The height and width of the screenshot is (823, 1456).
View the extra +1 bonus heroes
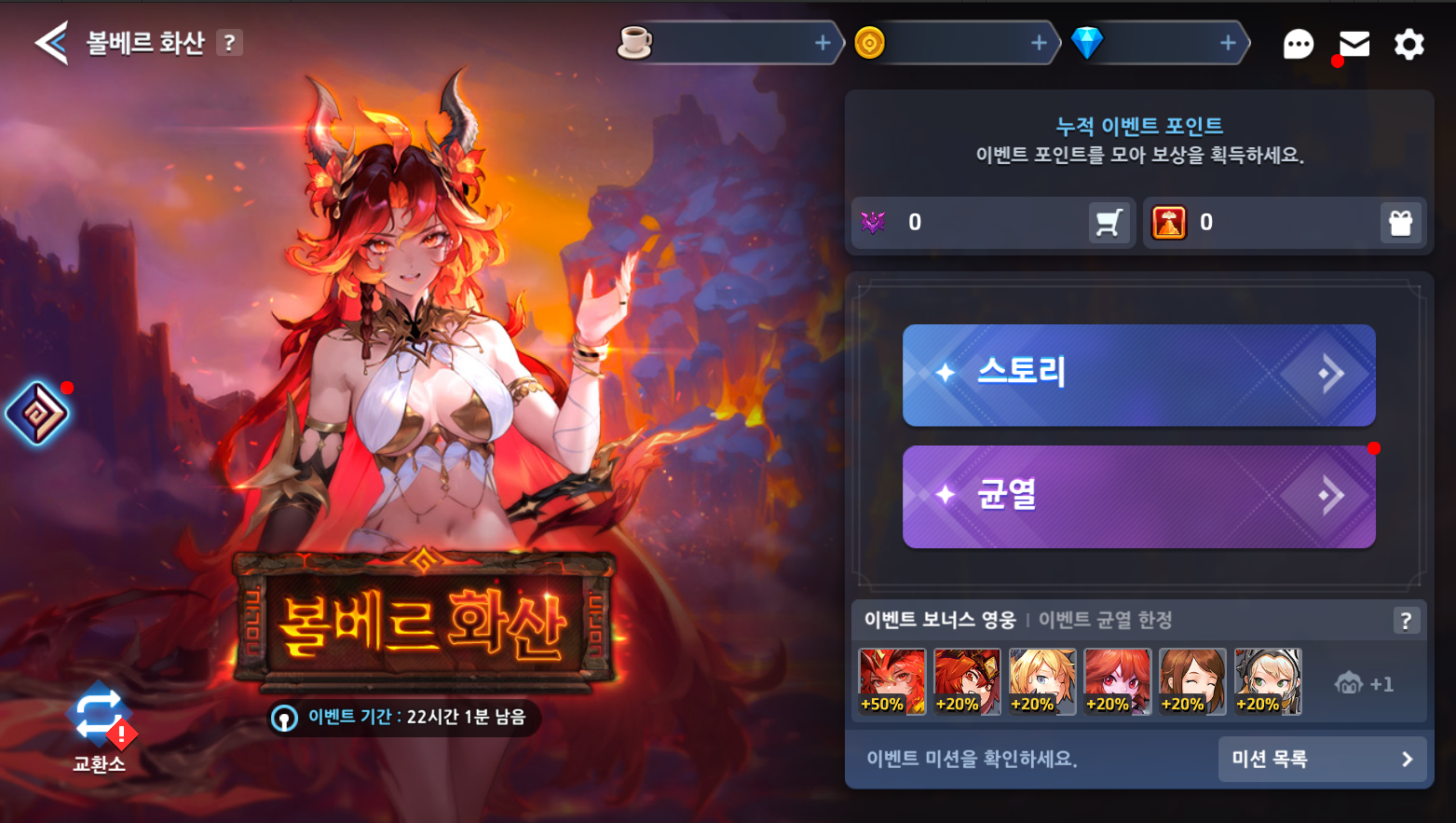[x=1364, y=684]
